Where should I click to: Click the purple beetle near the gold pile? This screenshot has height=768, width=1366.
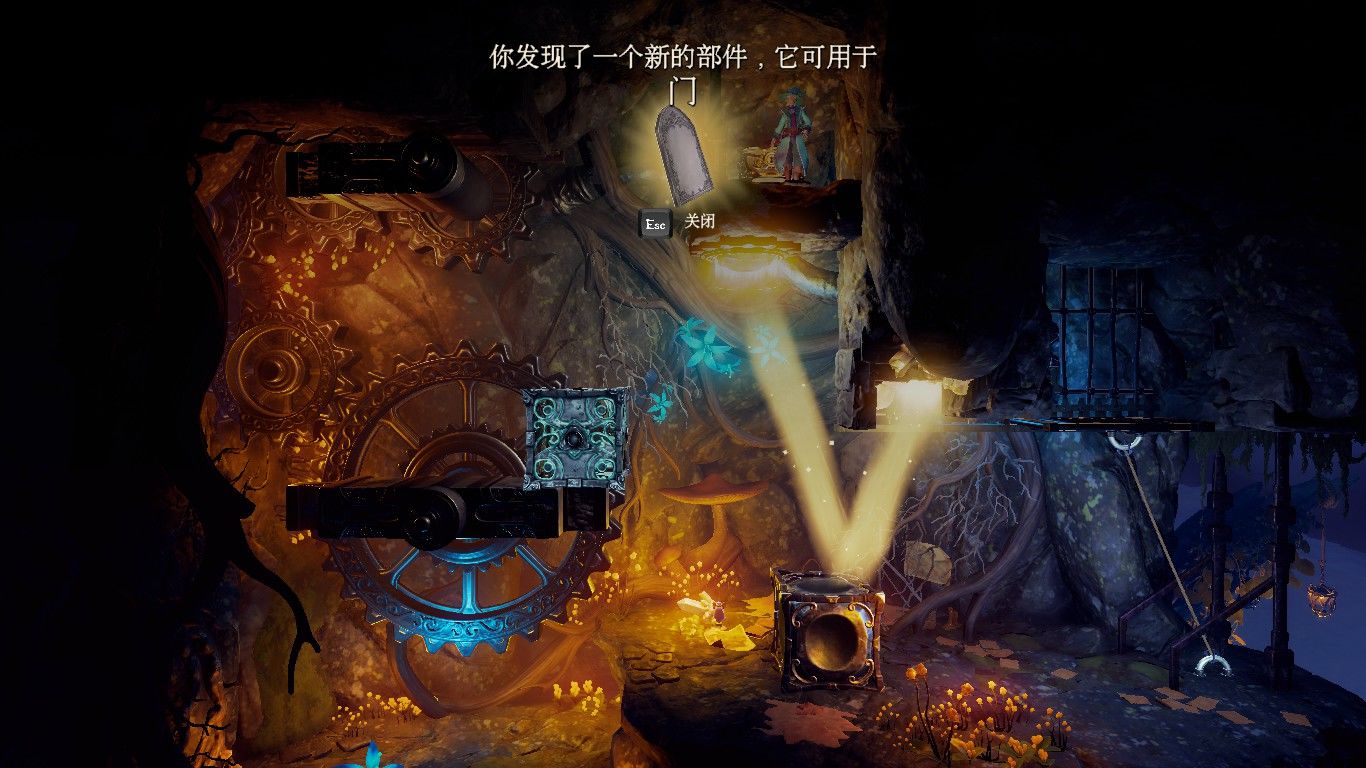coord(718,615)
